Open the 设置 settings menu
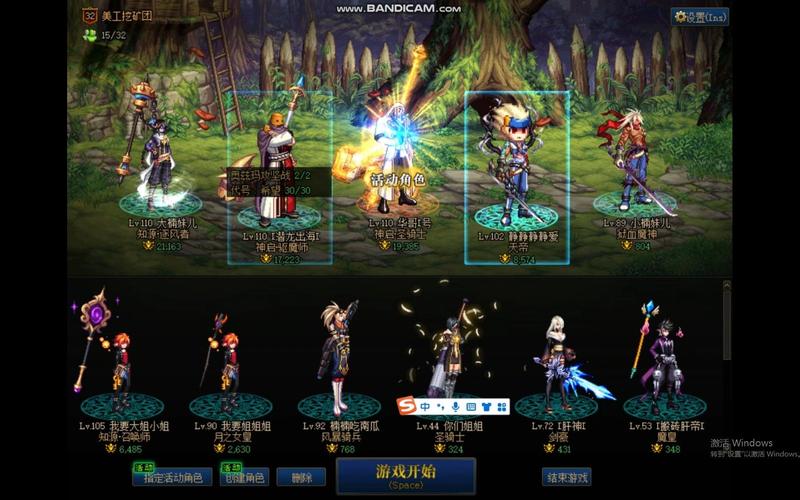800x500 pixels. point(700,17)
